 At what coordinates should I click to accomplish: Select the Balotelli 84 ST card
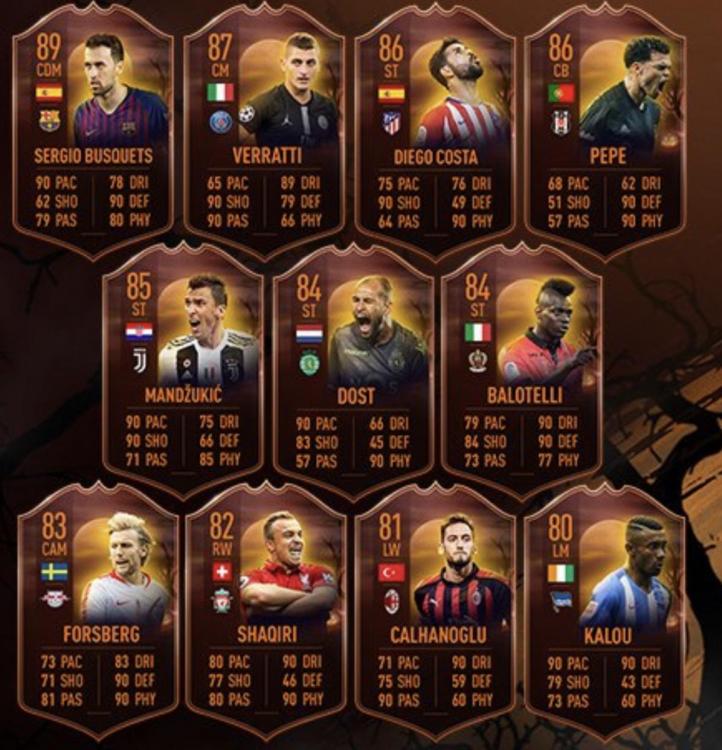tap(521, 370)
